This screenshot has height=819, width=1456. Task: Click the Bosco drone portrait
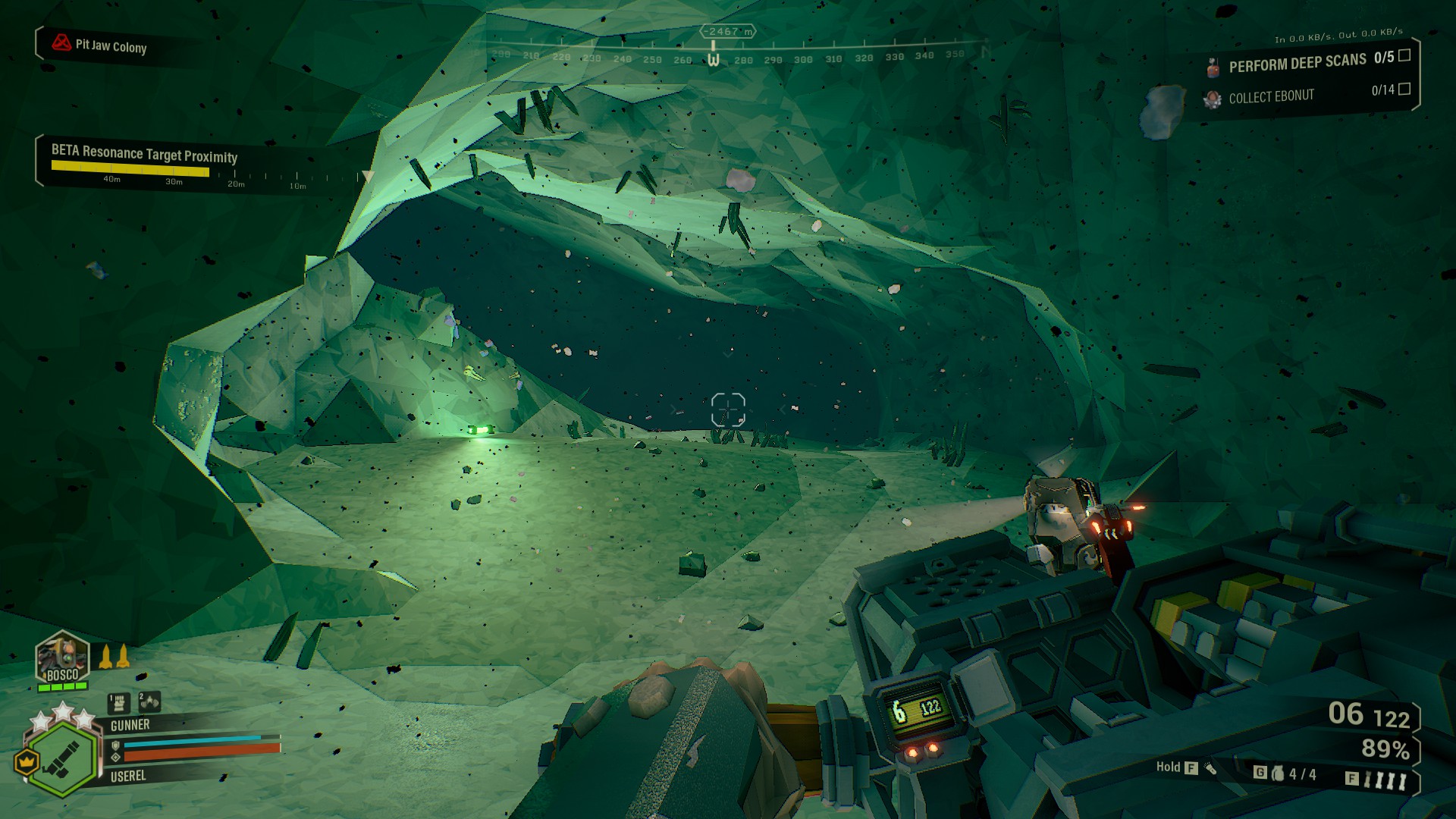[x=62, y=657]
